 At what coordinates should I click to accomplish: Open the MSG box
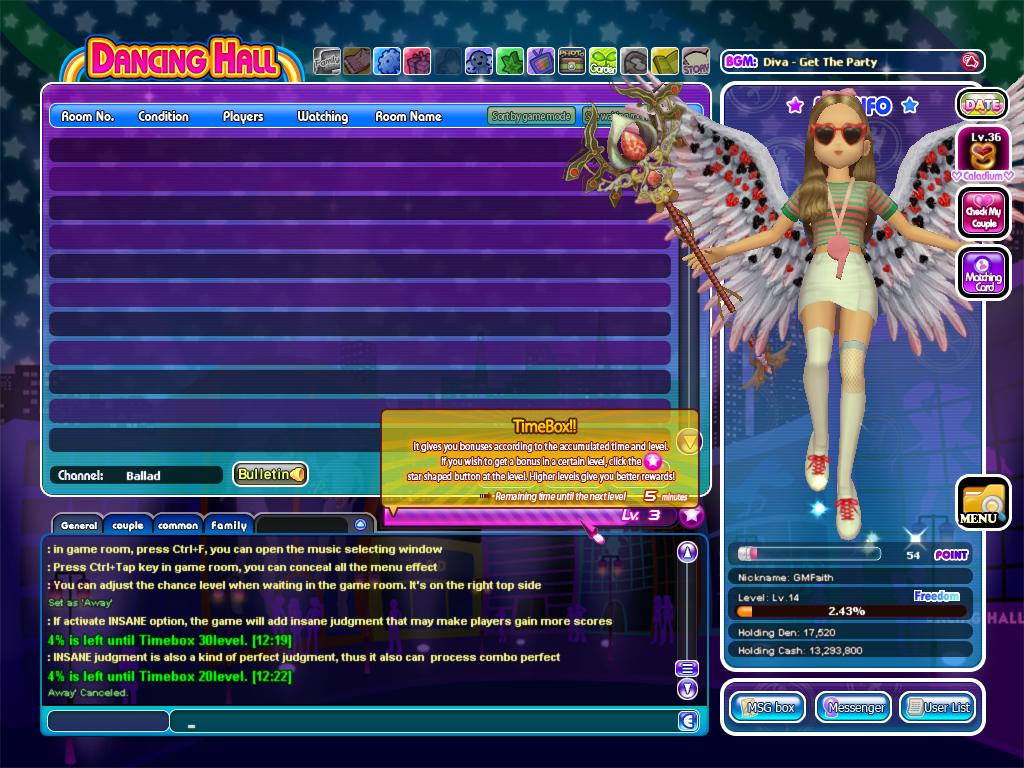(x=767, y=707)
